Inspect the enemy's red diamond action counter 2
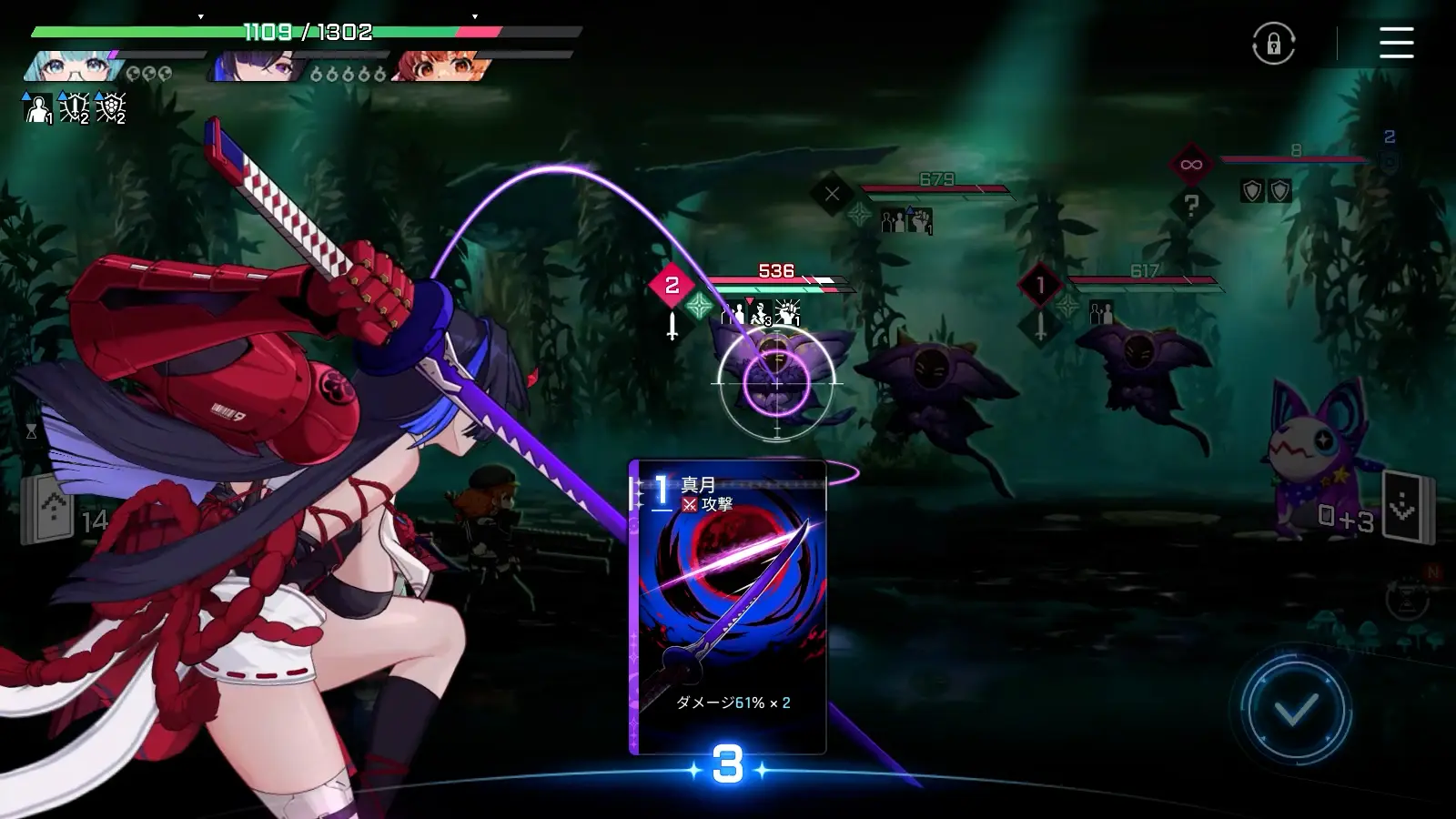The image size is (1456, 819). coord(672,286)
